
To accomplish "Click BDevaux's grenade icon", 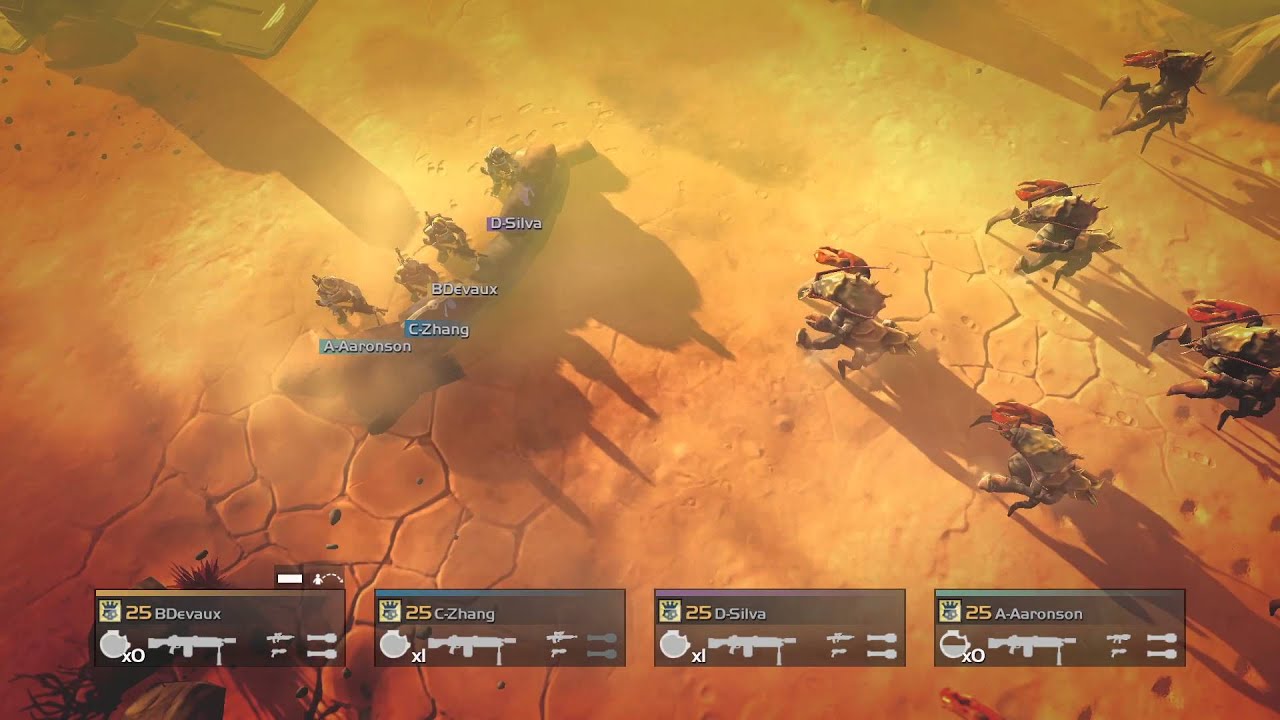I will 113,645.
